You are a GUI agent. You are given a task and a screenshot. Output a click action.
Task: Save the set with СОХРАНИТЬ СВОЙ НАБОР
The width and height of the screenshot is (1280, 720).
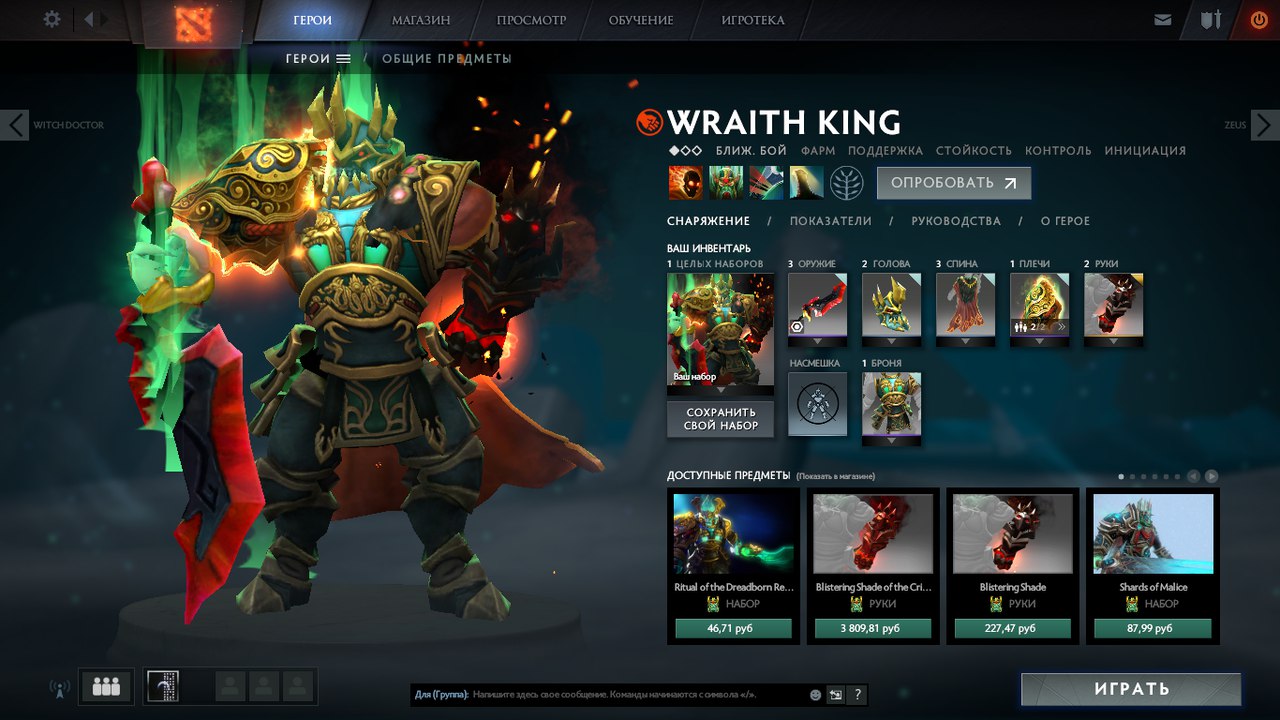click(720, 419)
